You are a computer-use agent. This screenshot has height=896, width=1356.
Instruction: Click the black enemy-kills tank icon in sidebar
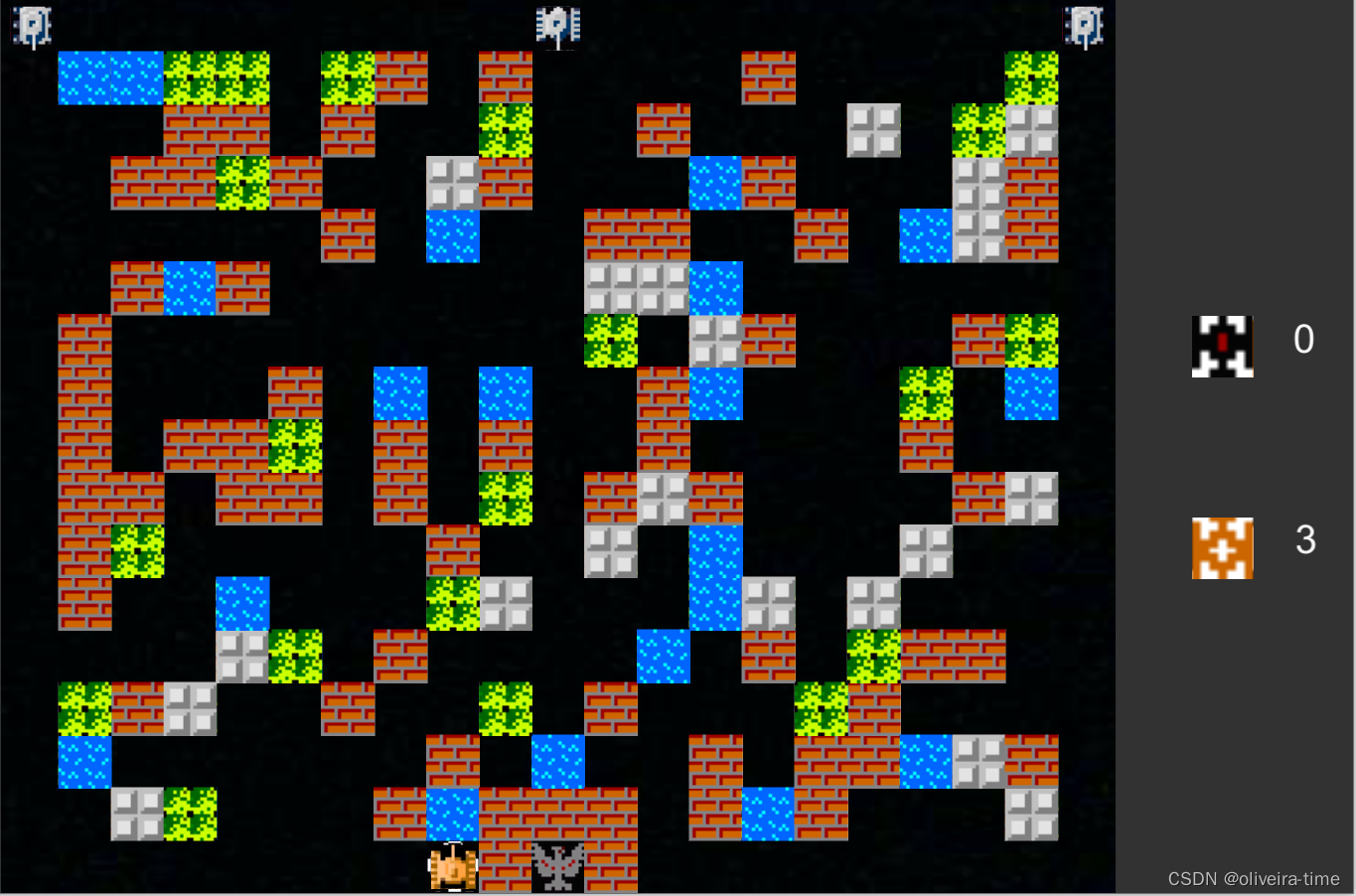click(x=1222, y=343)
